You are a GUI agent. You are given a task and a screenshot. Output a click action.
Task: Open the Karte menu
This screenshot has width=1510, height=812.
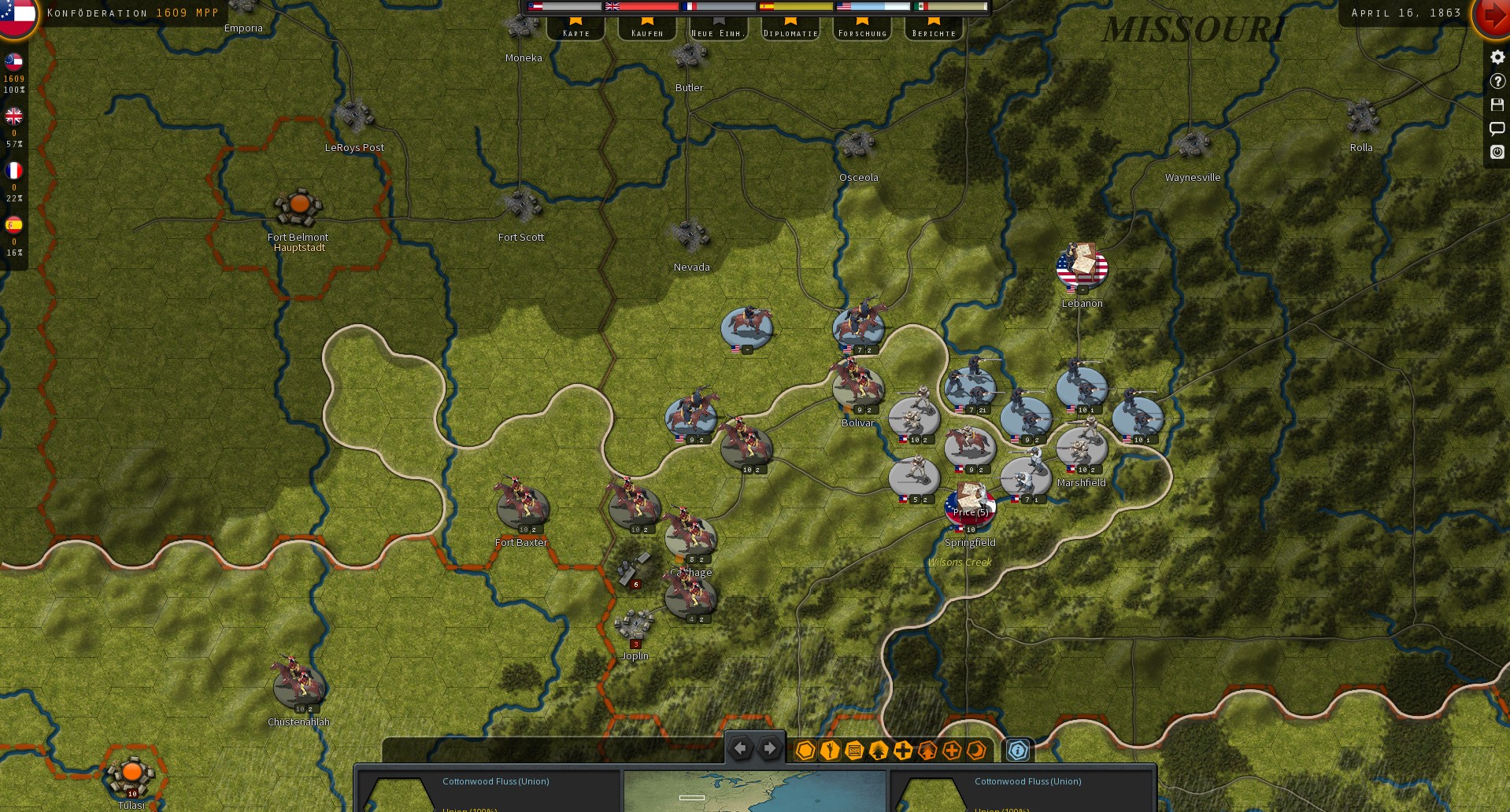pyautogui.click(x=576, y=32)
